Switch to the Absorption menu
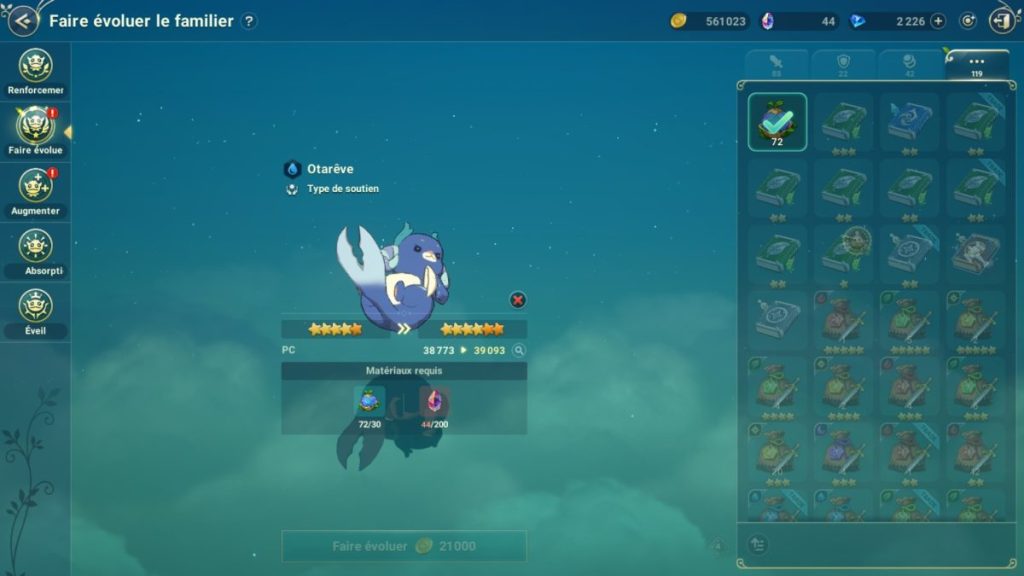This screenshot has height=576, width=1024. point(36,249)
